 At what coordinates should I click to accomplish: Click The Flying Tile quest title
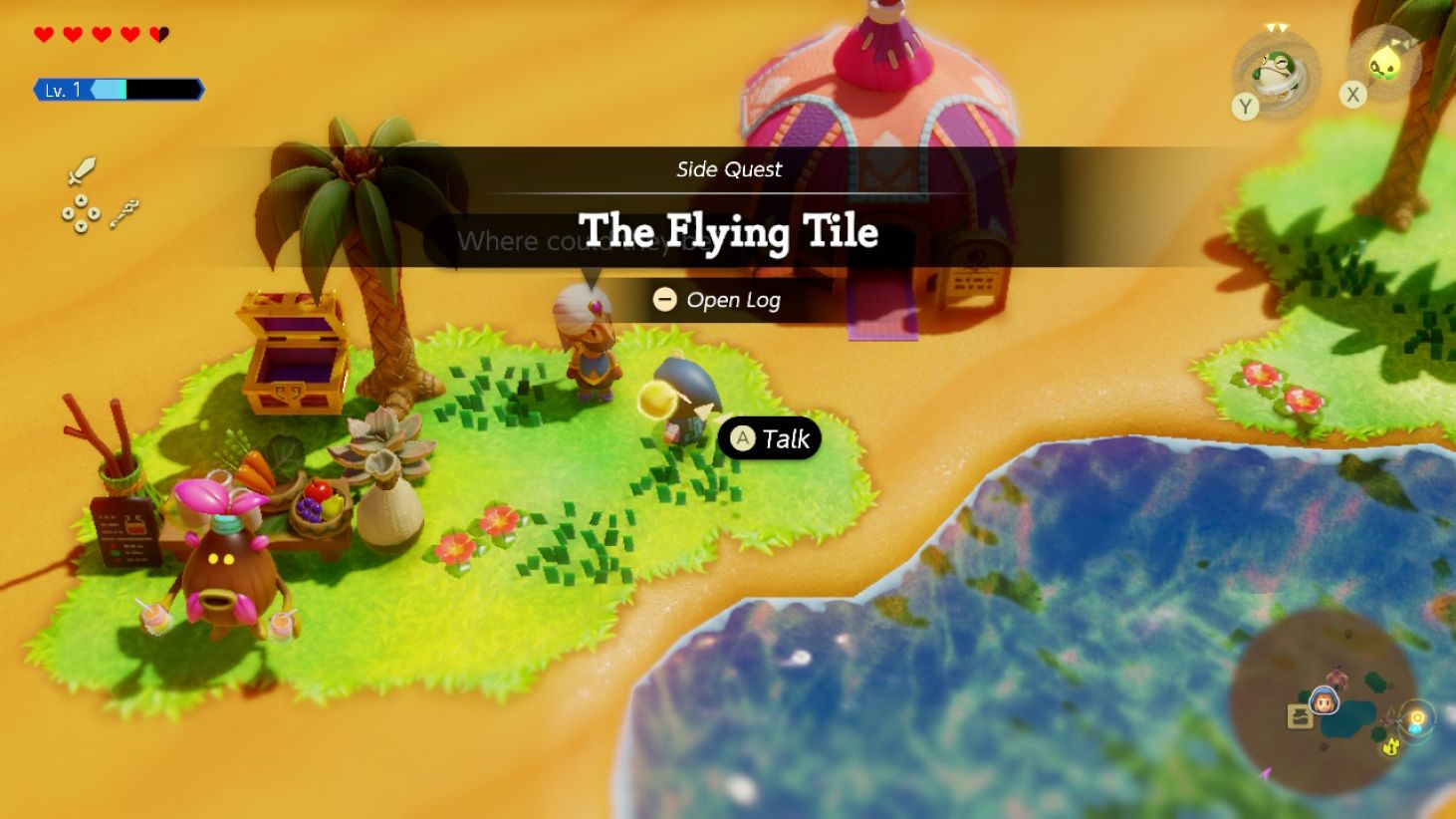coord(728,231)
